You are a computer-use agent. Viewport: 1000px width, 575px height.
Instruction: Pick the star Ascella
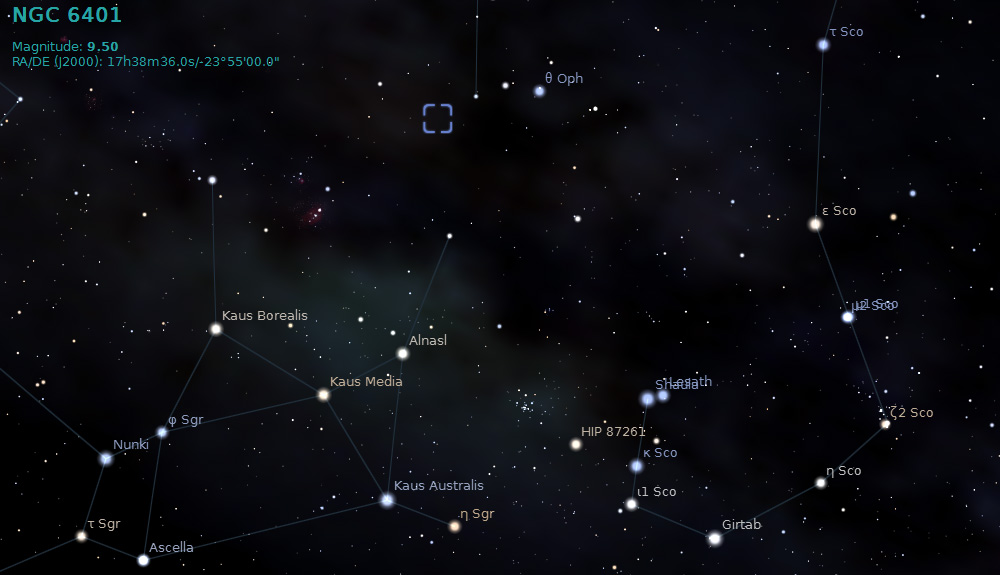tap(143, 560)
